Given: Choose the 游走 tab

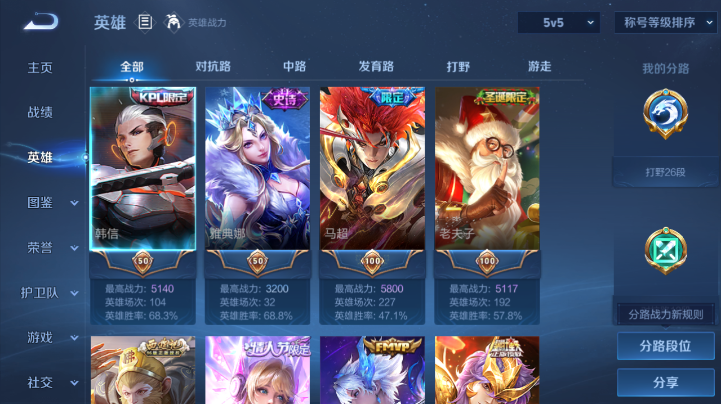Looking at the screenshot, I should 539,67.
